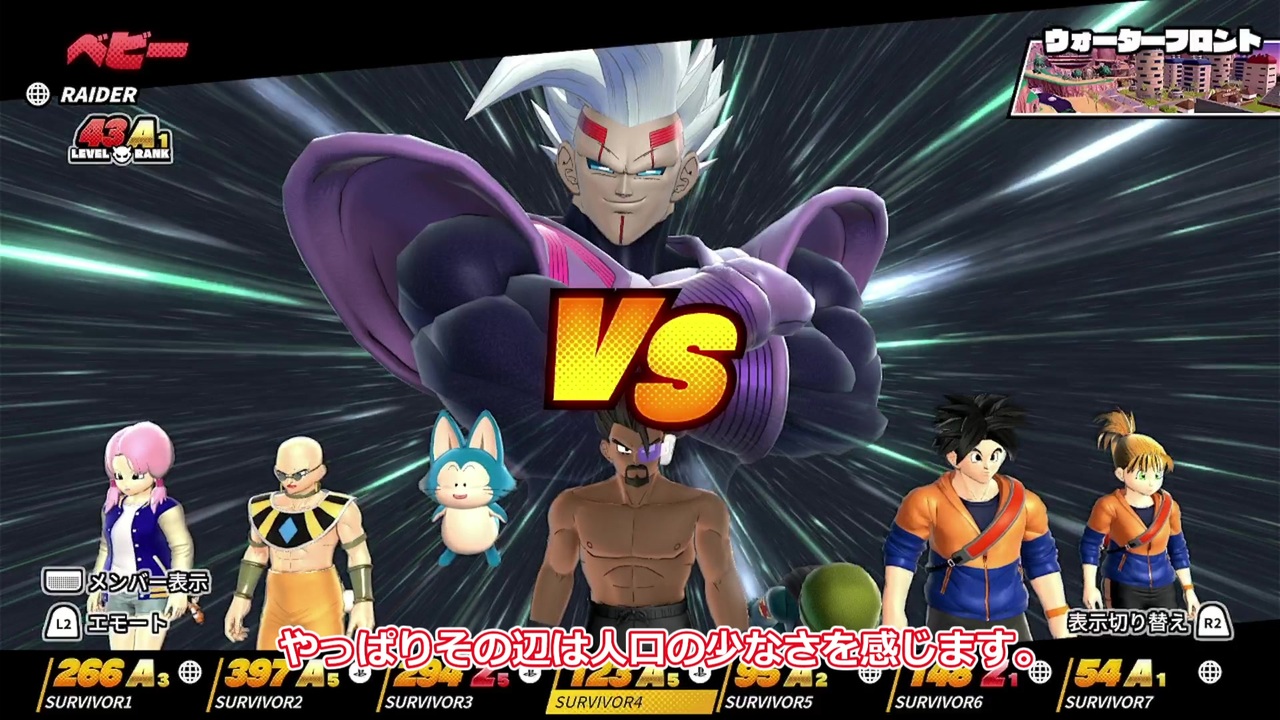Toggle the display mode via 表示切り替え

(x=1130, y=622)
